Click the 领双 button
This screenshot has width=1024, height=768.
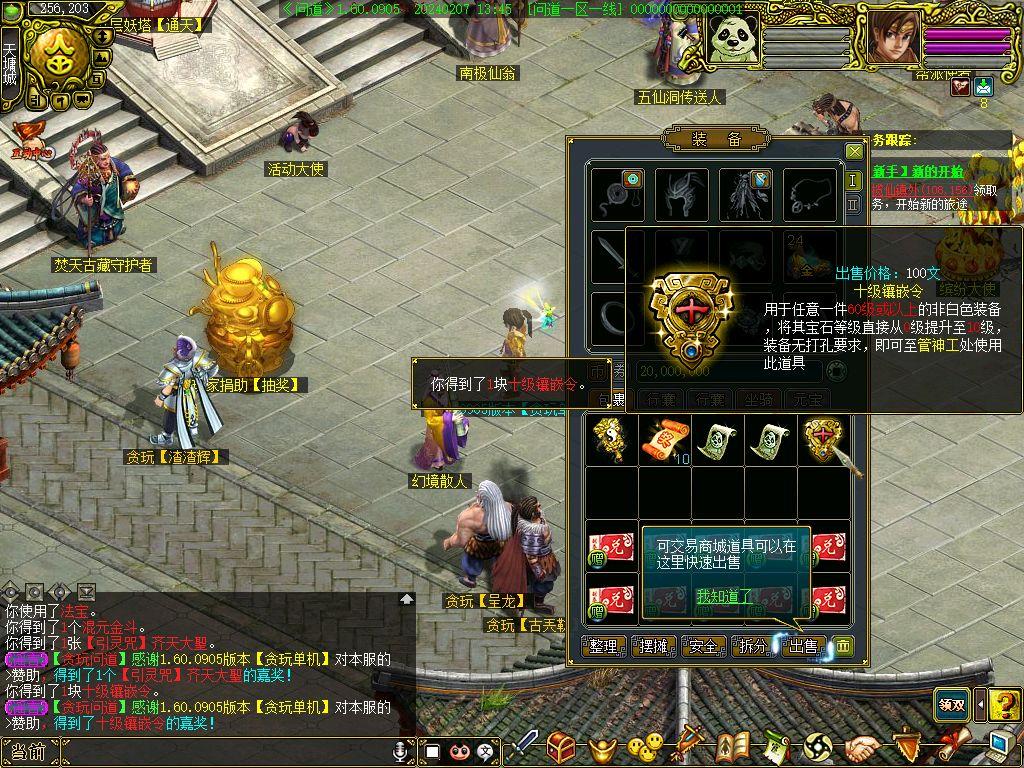point(951,705)
